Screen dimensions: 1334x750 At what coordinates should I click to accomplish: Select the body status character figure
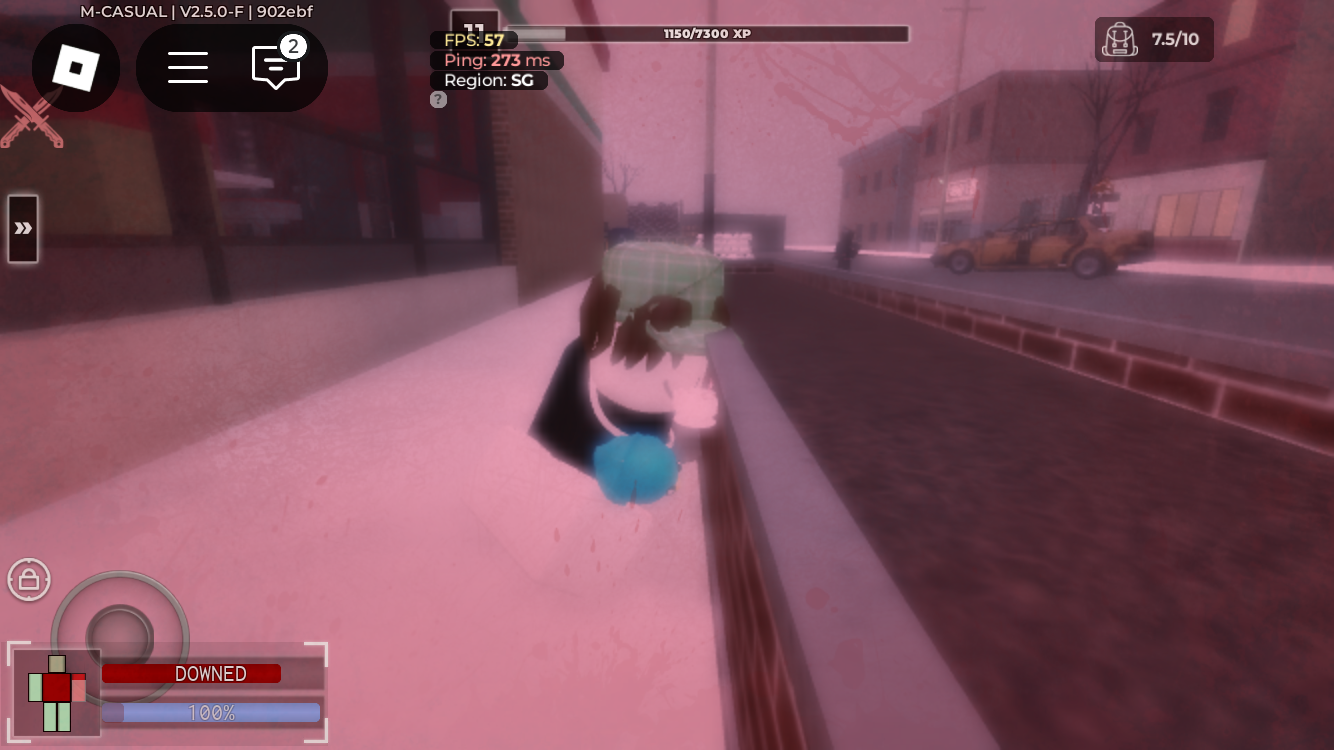[x=57, y=692]
